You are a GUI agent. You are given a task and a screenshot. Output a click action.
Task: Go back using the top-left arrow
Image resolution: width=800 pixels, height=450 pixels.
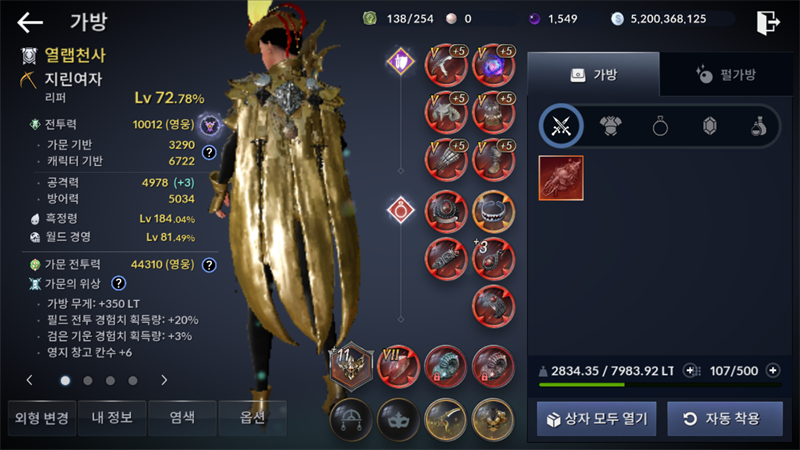coord(30,22)
